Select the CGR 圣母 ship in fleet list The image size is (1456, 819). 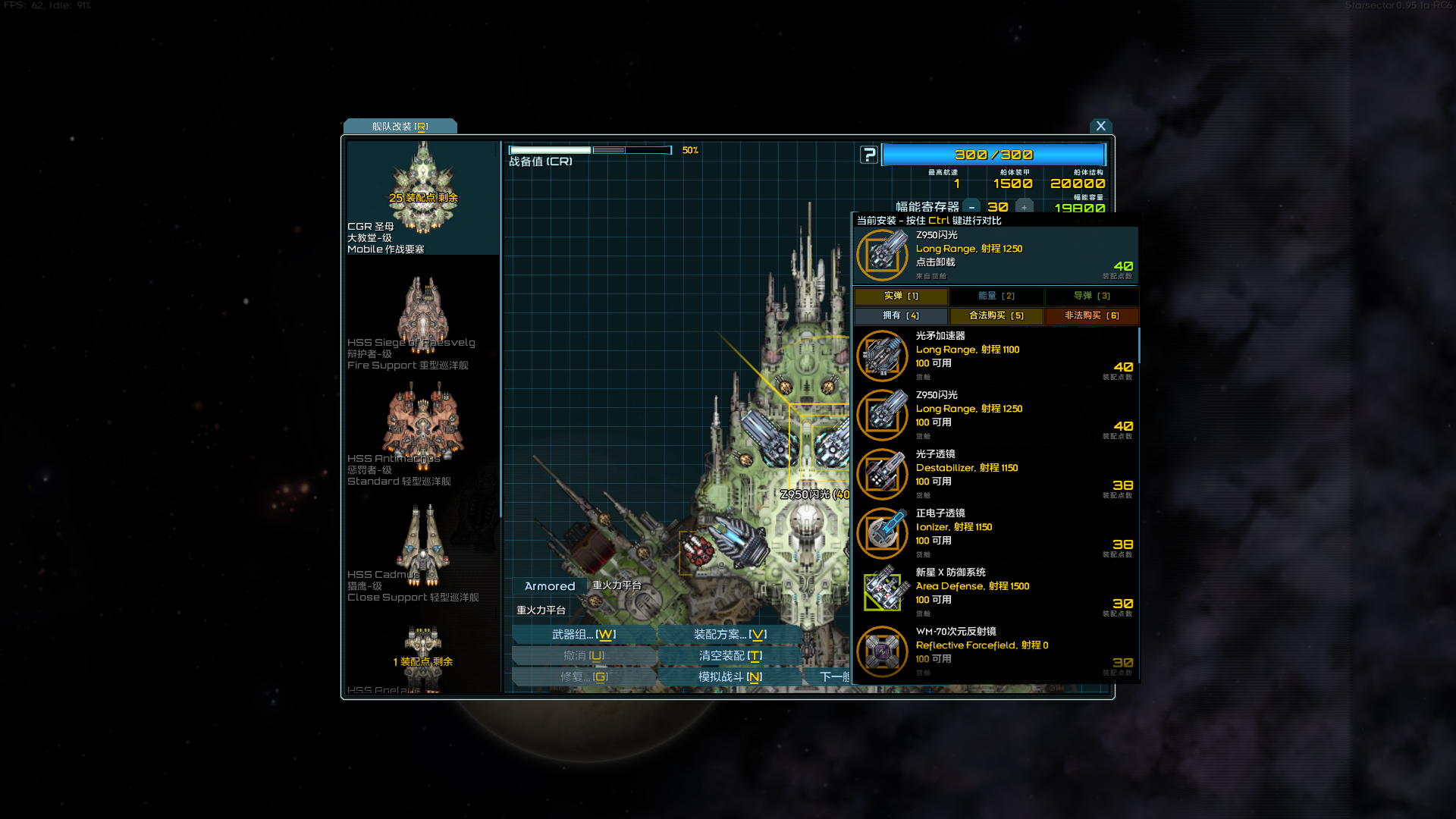click(422, 197)
